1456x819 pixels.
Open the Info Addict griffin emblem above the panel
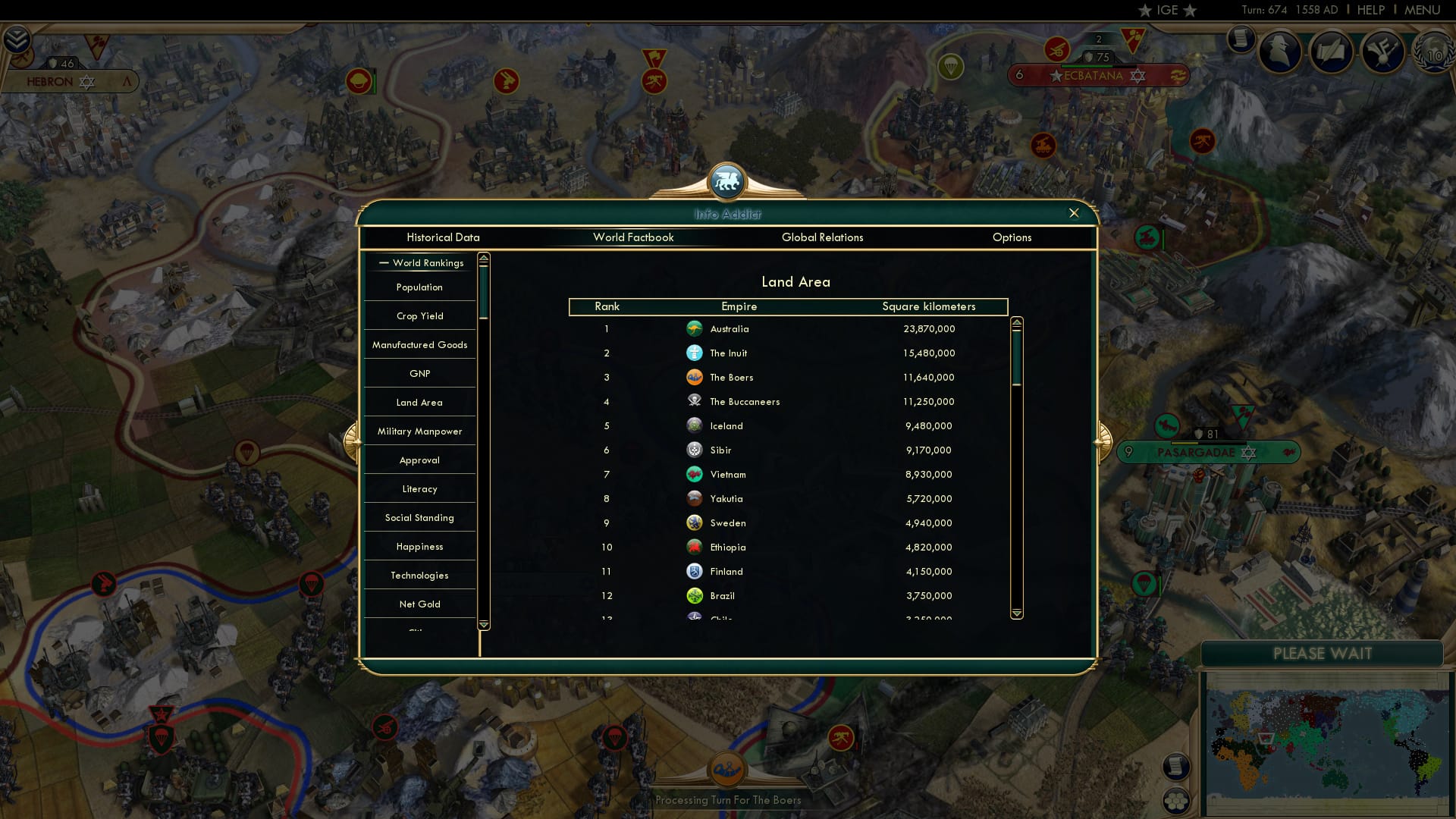pyautogui.click(x=727, y=180)
